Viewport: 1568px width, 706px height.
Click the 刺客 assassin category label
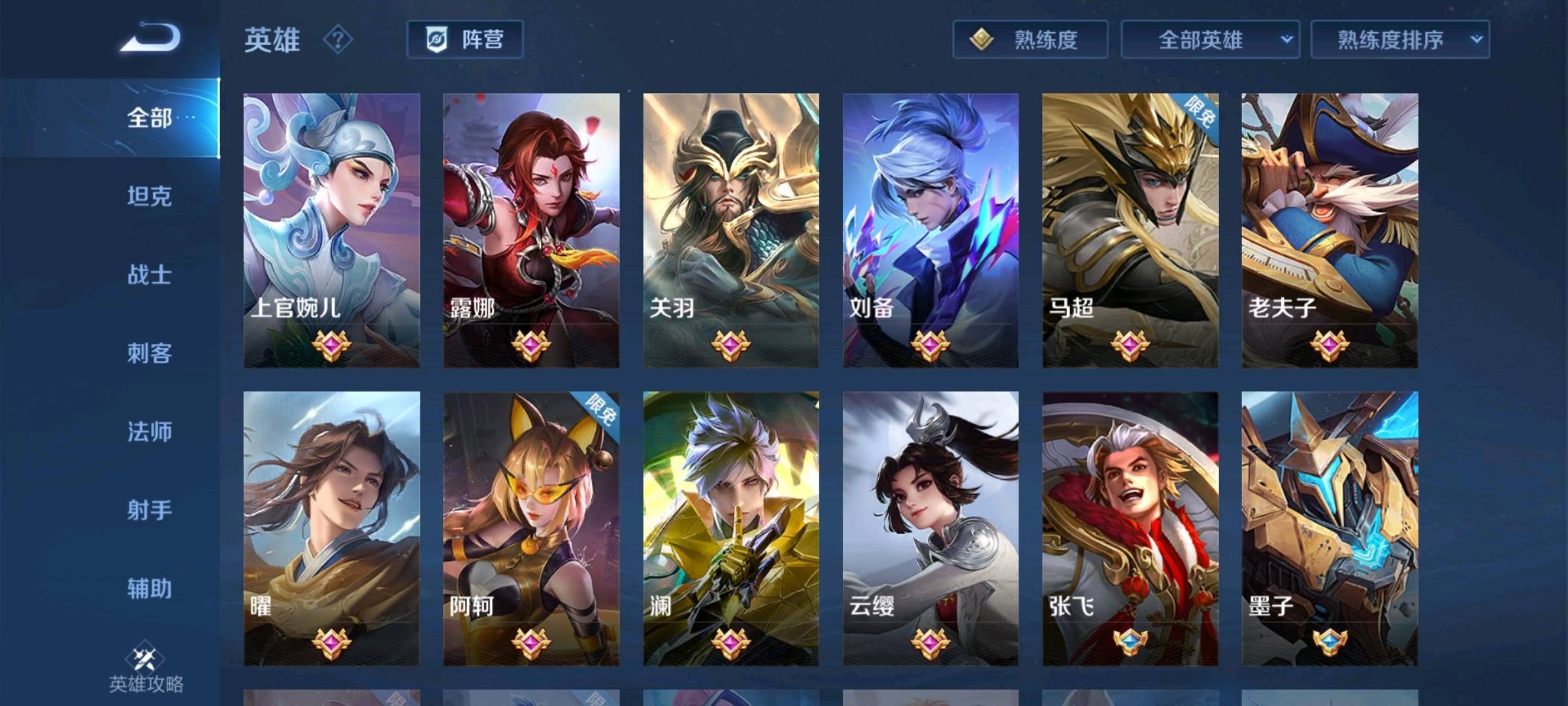[148, 354]
